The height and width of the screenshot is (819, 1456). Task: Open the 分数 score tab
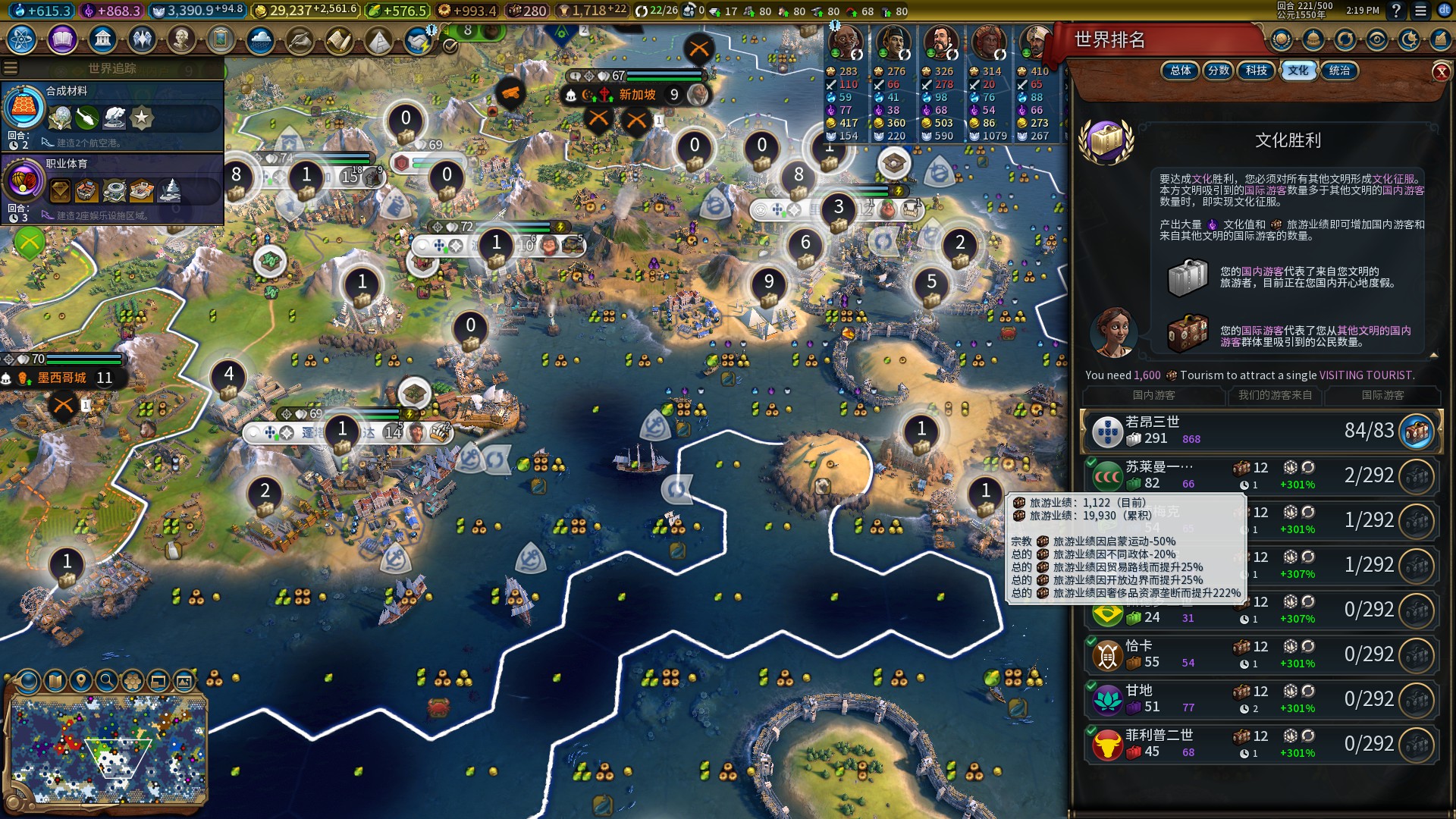1219,71
